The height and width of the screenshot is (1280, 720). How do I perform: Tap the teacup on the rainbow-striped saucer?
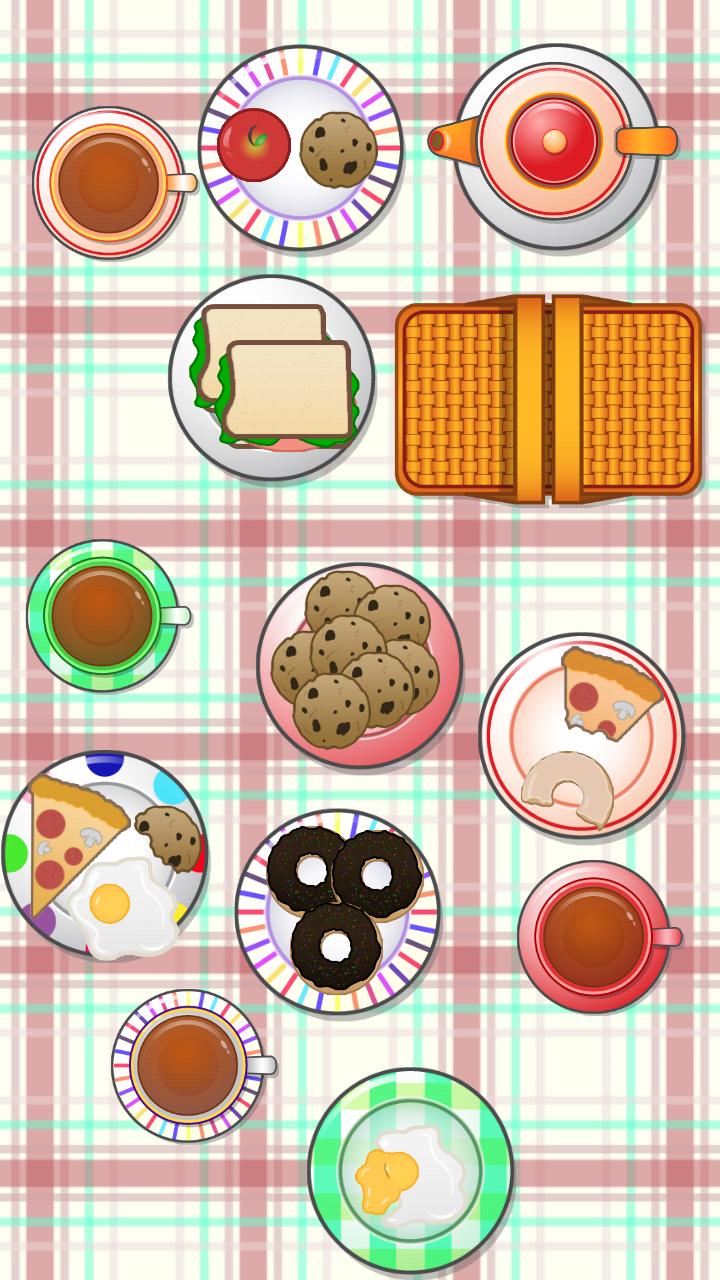187,1065
